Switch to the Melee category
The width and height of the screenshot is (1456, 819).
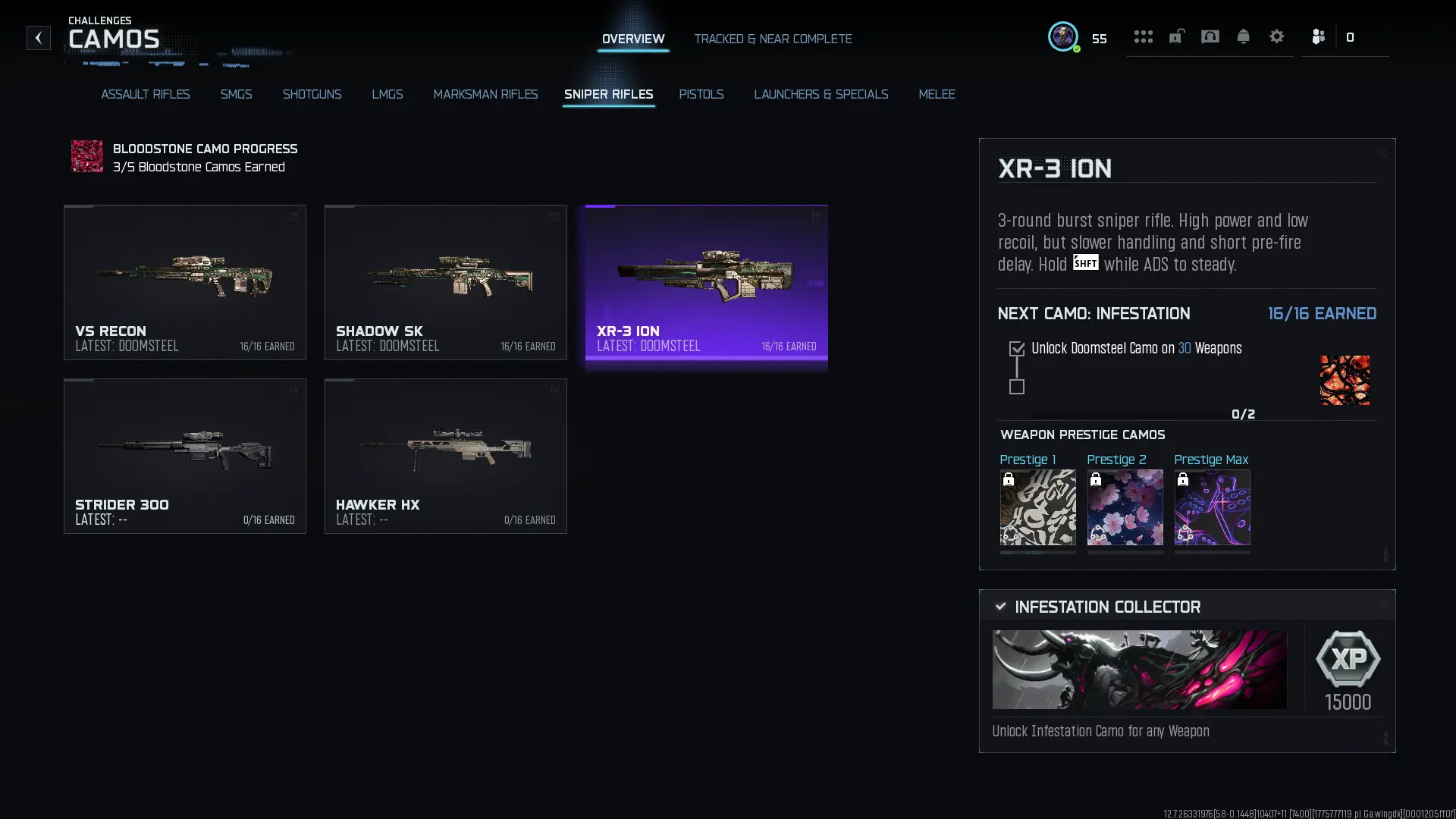point(937,94)
